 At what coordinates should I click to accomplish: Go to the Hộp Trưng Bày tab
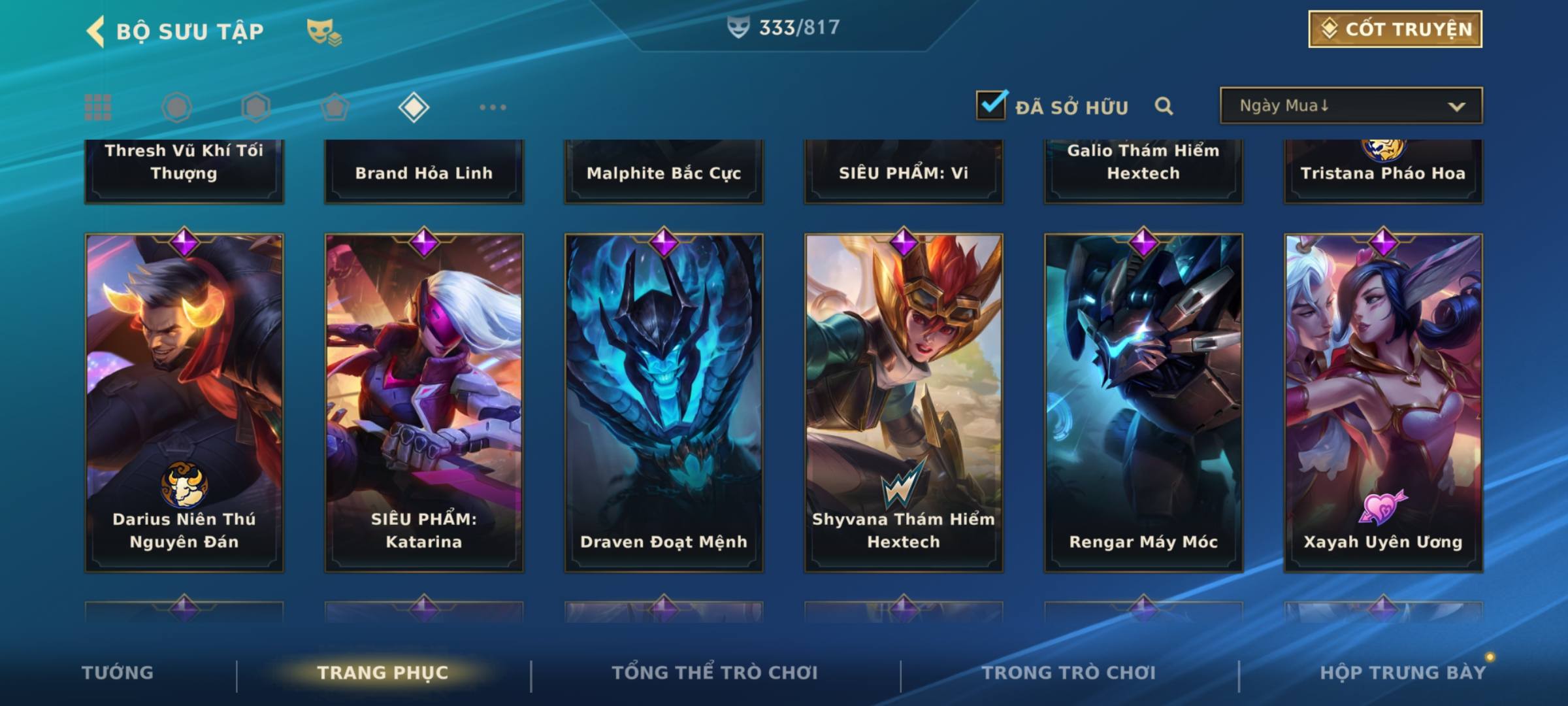(x=1403, y=673)
